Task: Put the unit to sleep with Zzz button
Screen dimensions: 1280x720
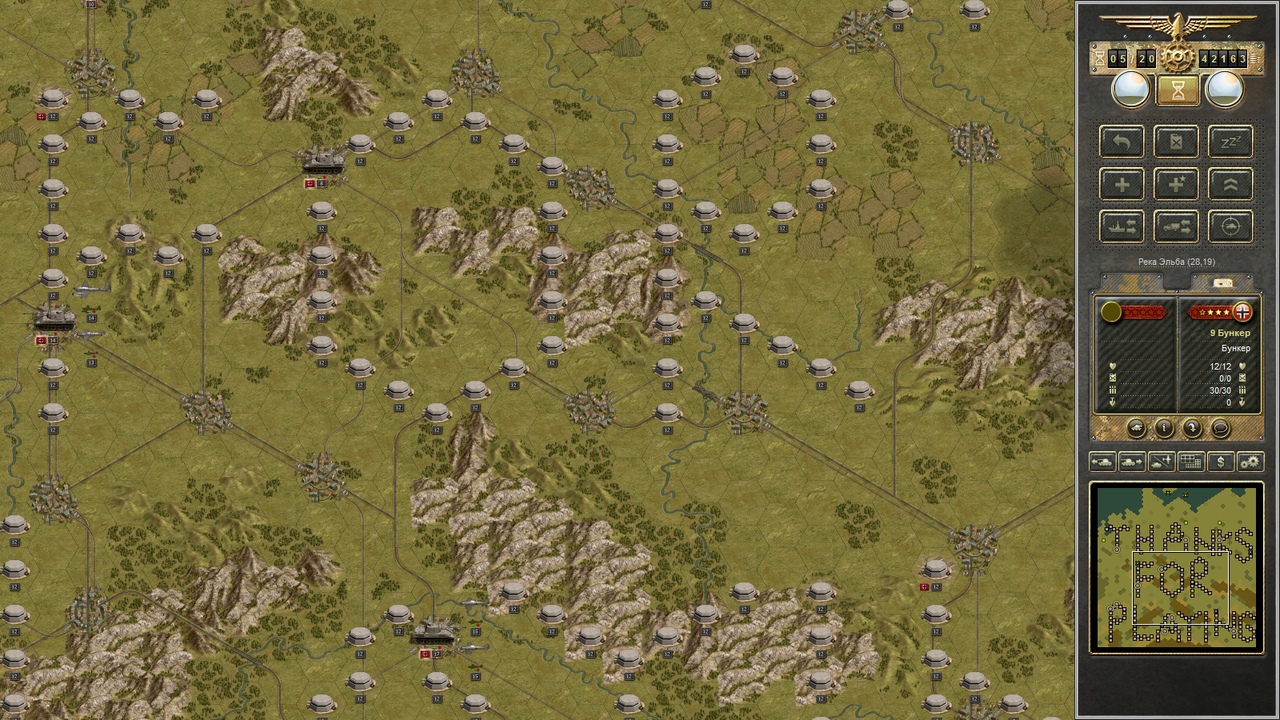Action: pos(1231,141)
